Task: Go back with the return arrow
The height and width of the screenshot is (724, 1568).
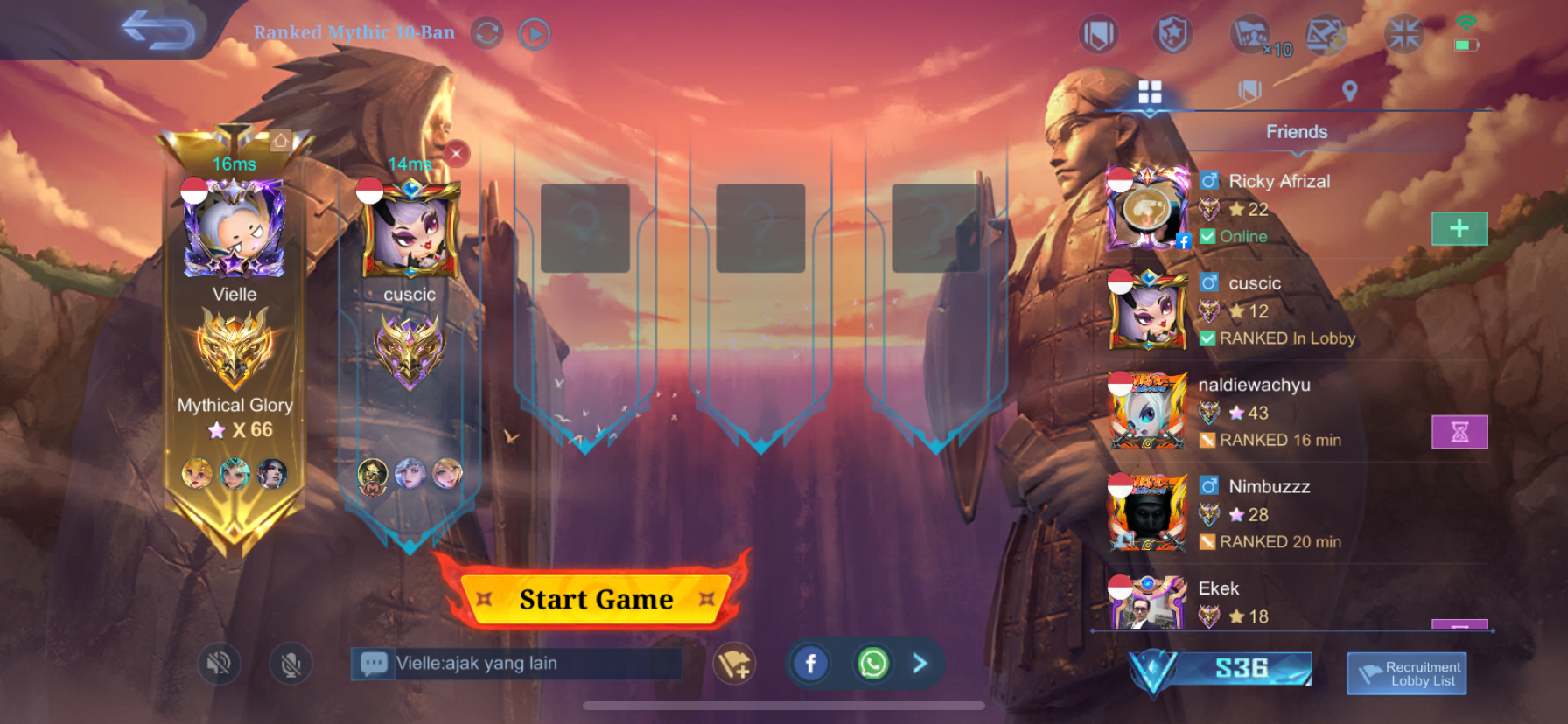Action: (x=157, y=31)
